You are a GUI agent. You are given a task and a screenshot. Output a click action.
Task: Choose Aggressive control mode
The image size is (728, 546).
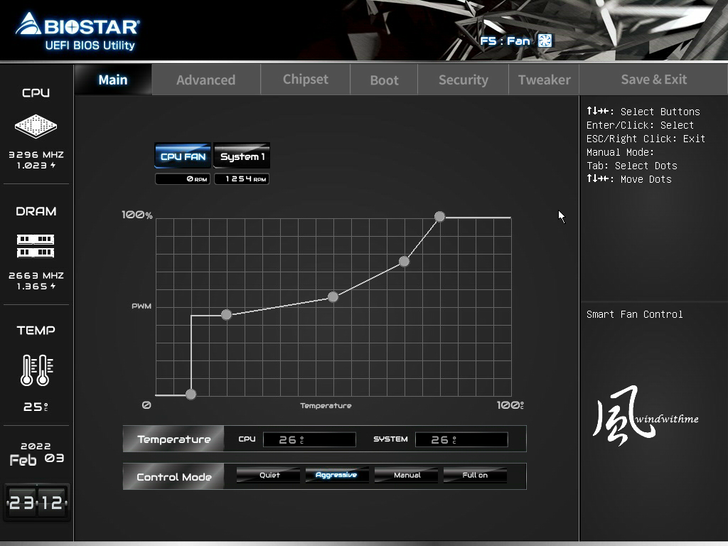coord(336,475)
